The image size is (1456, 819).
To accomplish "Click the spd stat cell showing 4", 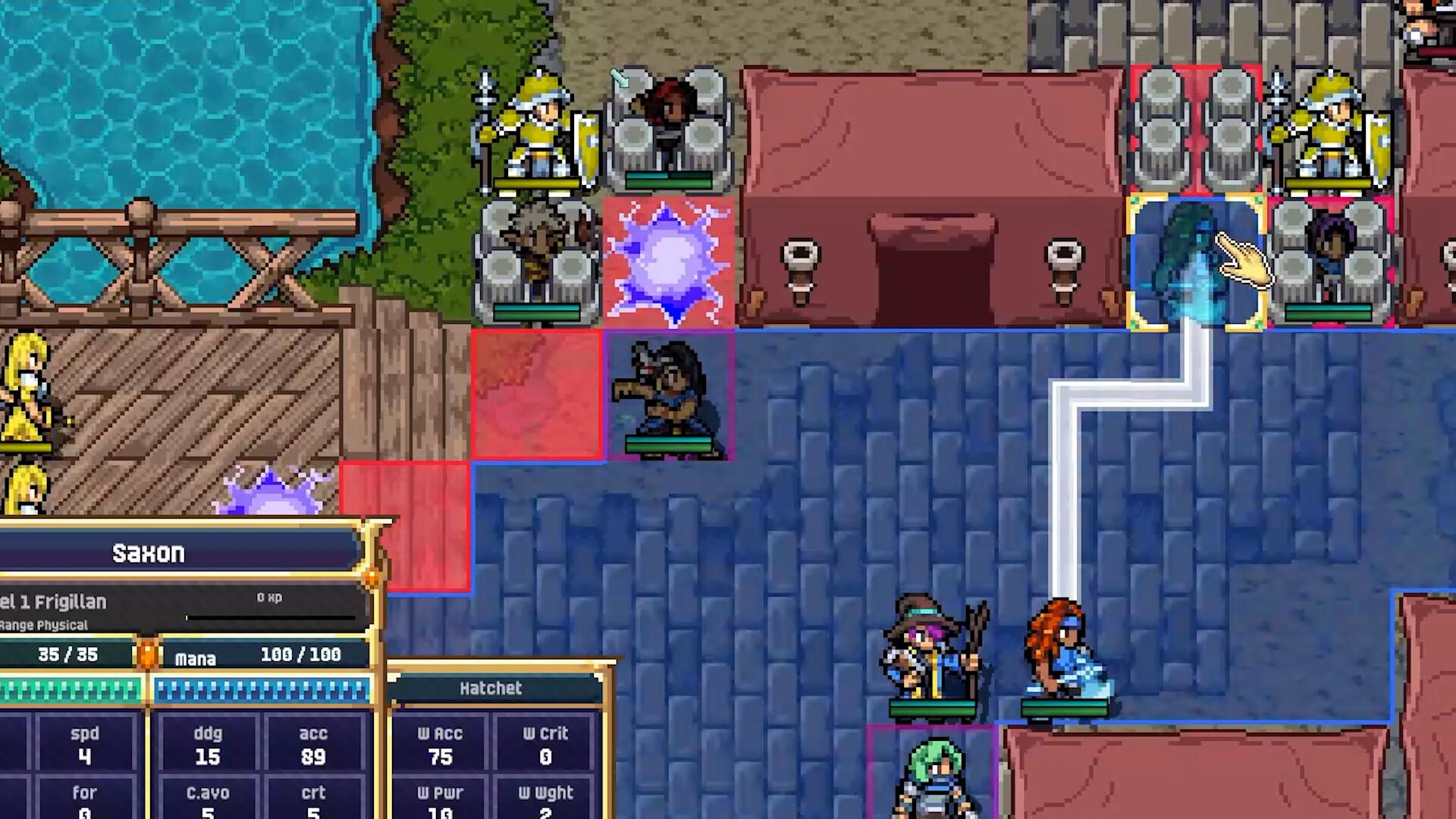I will 85,745.
